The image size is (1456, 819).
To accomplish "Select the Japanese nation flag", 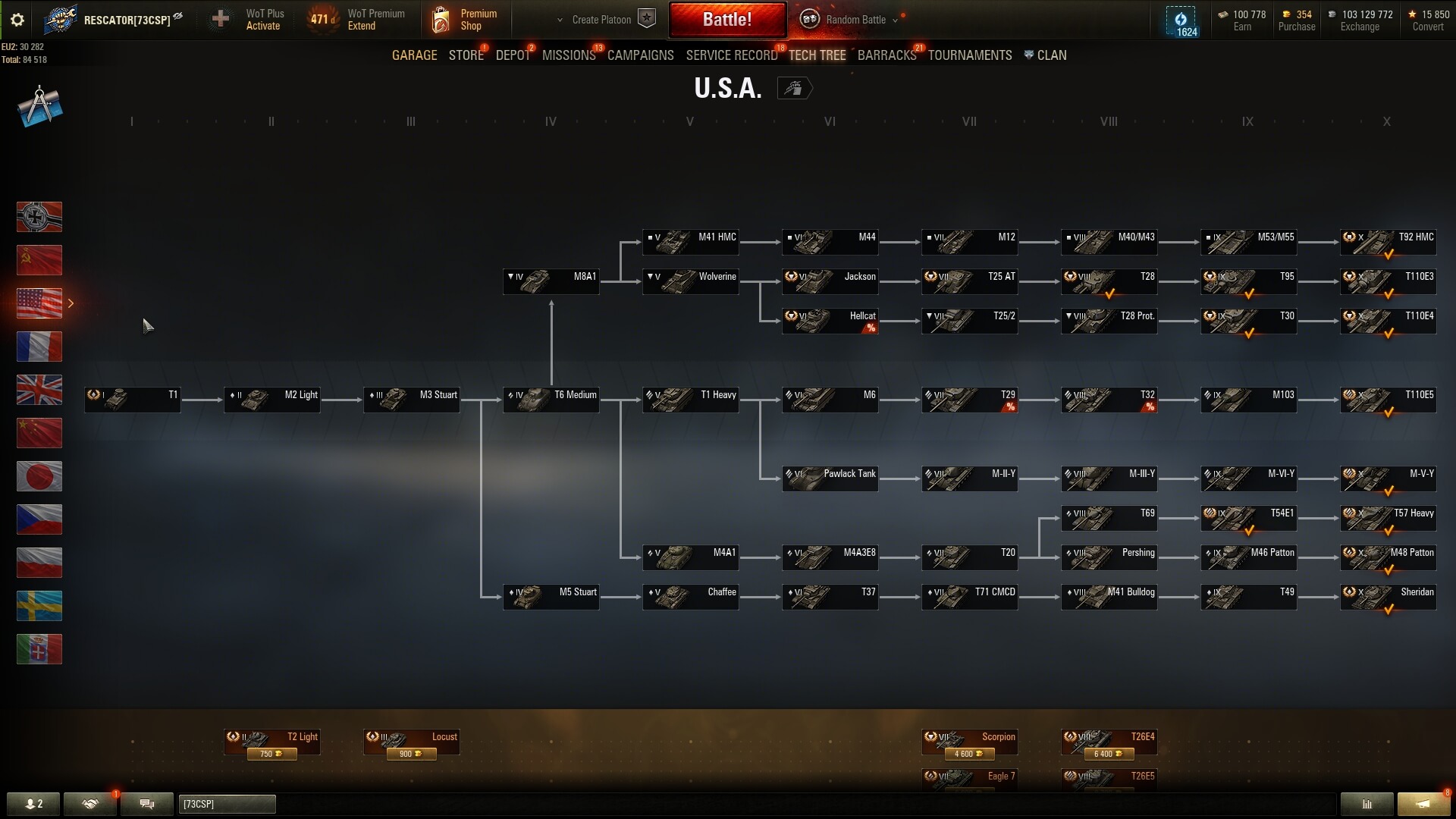I will coord(39,476).
